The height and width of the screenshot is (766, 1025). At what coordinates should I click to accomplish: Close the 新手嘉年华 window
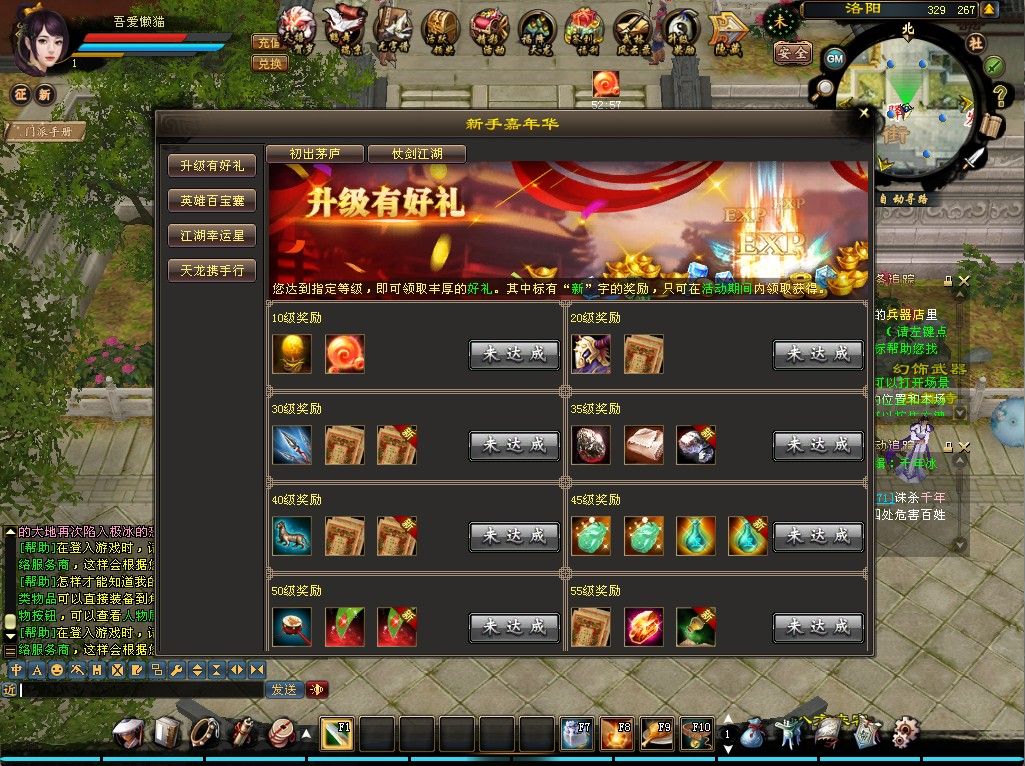coord(864,113)
